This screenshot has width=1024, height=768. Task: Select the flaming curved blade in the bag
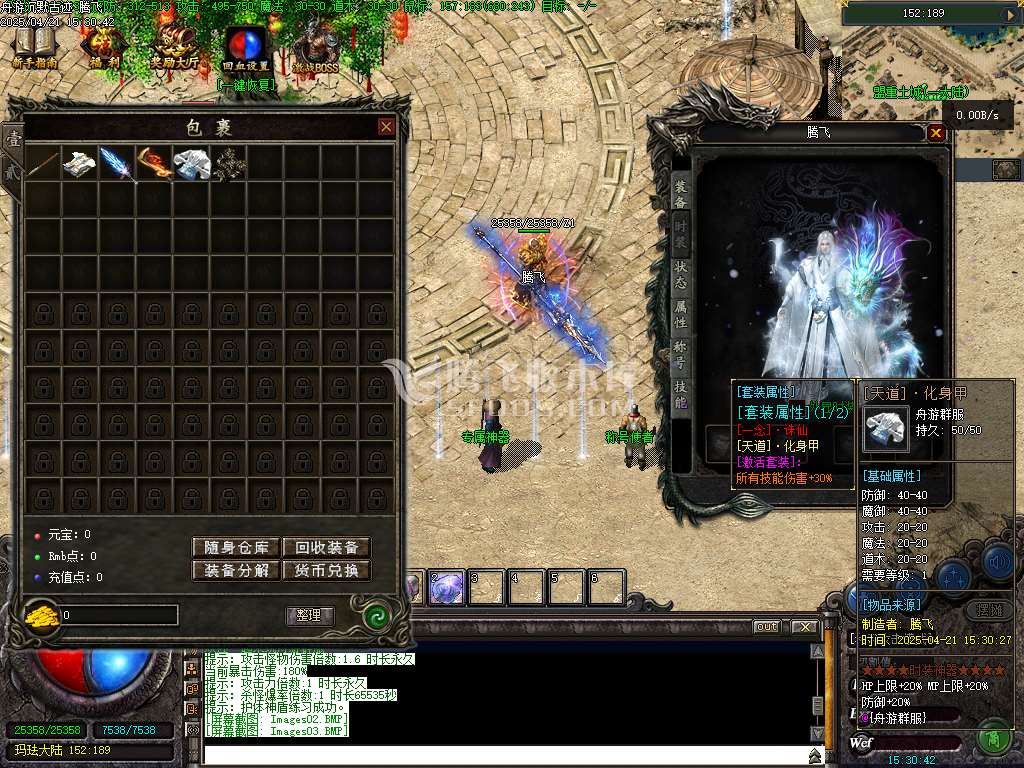coord(153,165)
